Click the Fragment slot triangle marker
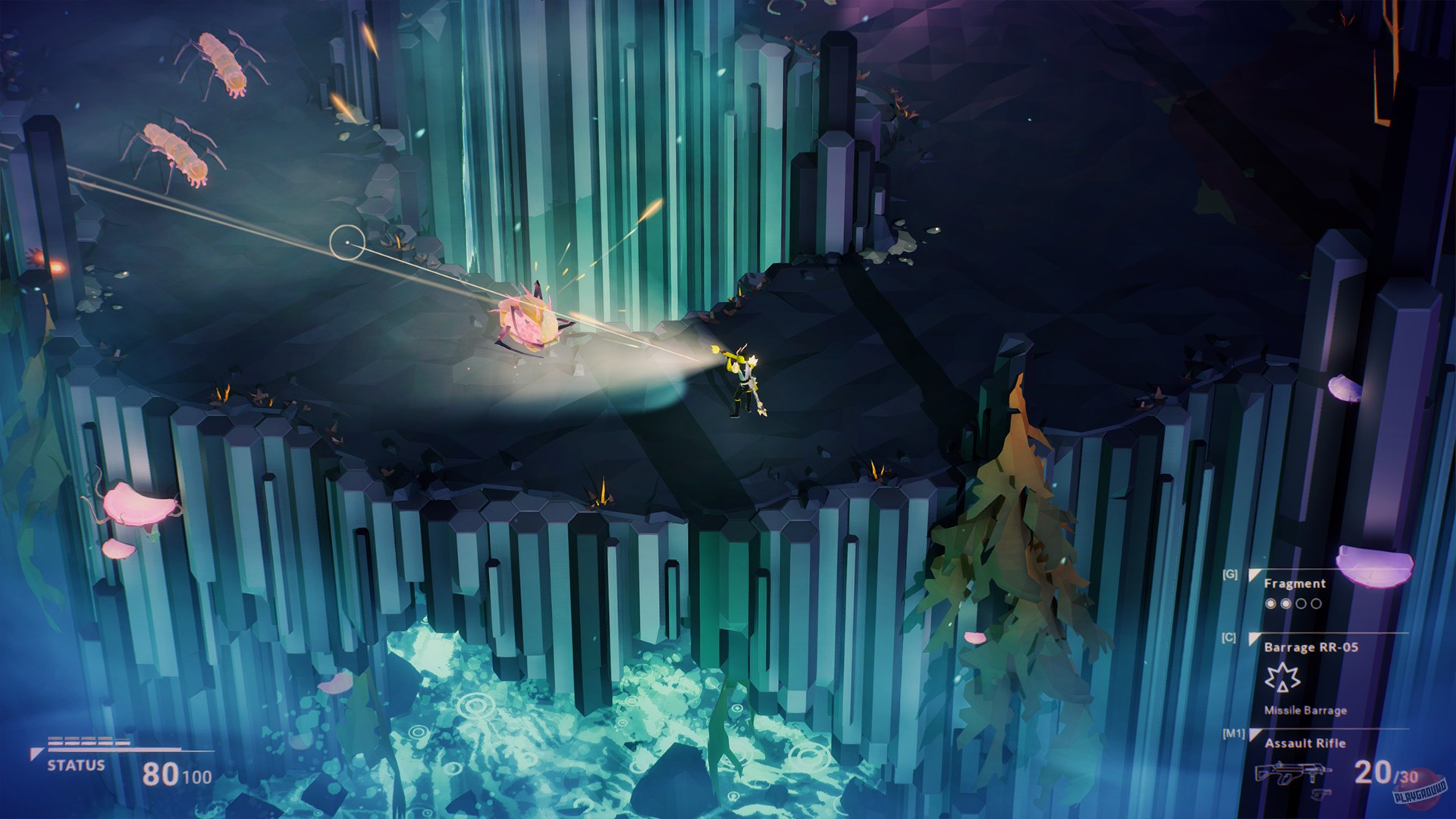This screenshot has height=819, width=1456. pos(1254,574)
